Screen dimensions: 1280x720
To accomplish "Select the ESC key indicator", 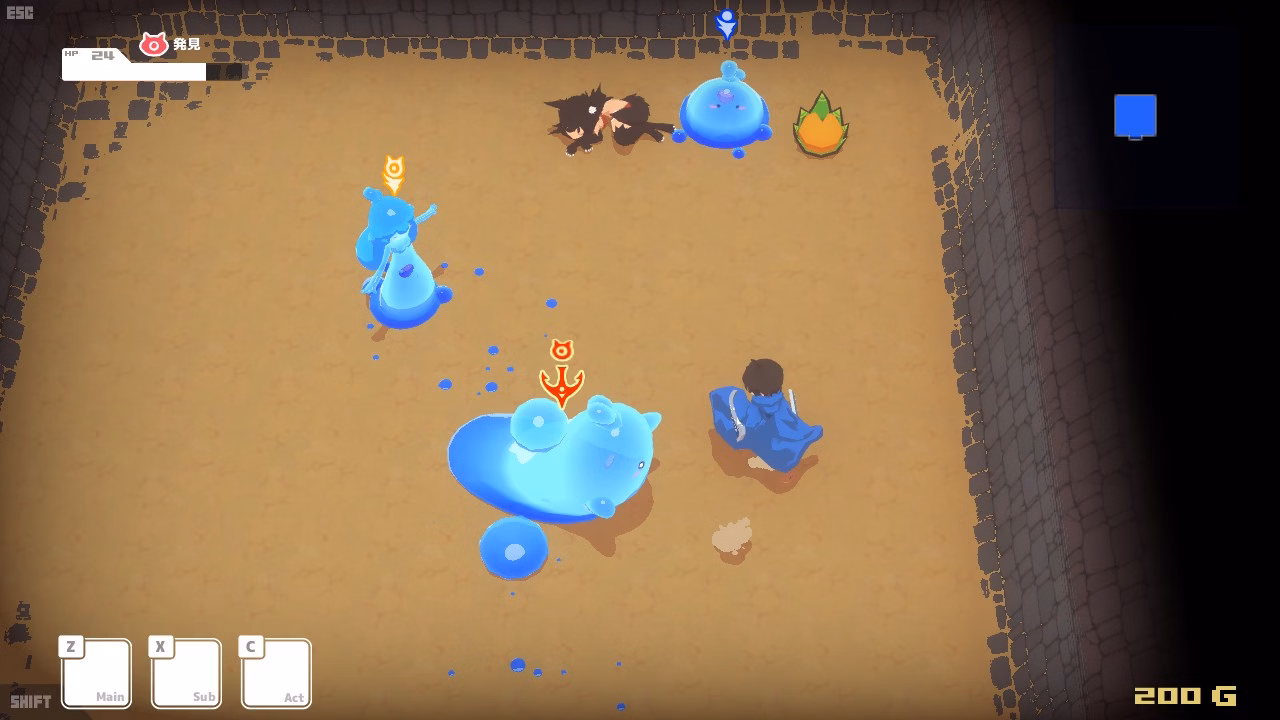I will (x=18, y=12).
